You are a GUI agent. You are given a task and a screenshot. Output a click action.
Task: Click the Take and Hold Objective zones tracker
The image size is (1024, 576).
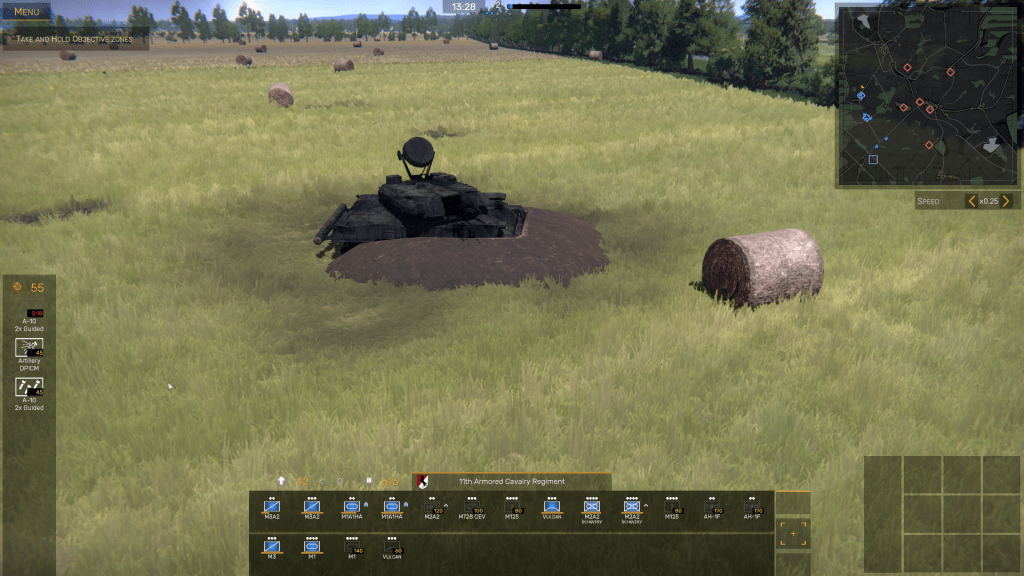[75, 40]
